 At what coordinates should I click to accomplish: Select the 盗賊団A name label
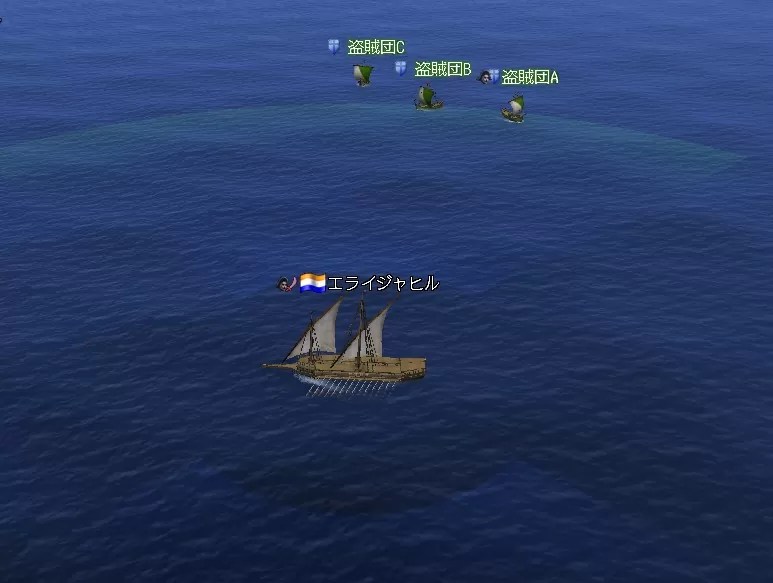(529, 77)
